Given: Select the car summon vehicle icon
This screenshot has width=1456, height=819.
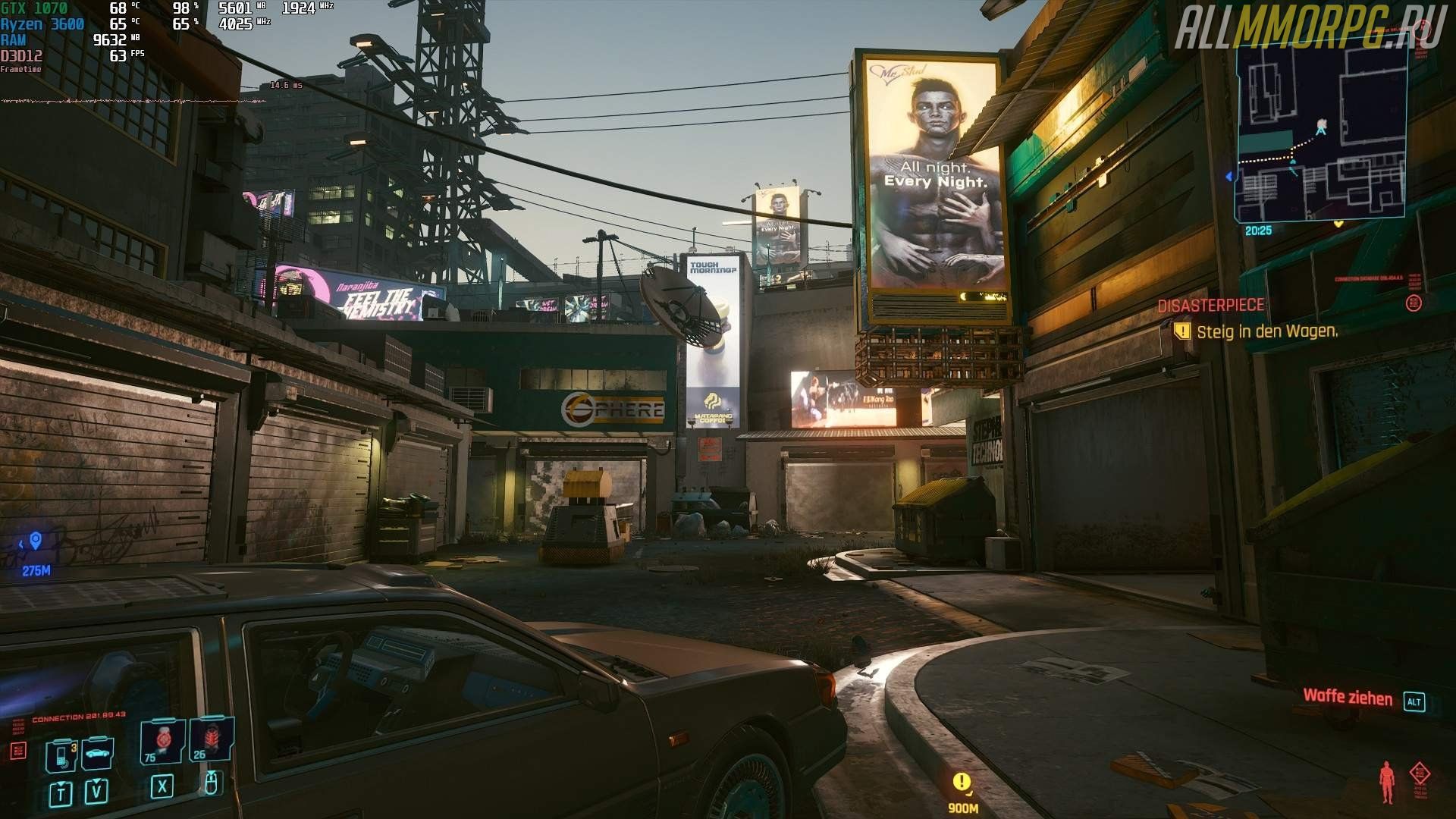Looking at the screenshot, I should (97, 755).
